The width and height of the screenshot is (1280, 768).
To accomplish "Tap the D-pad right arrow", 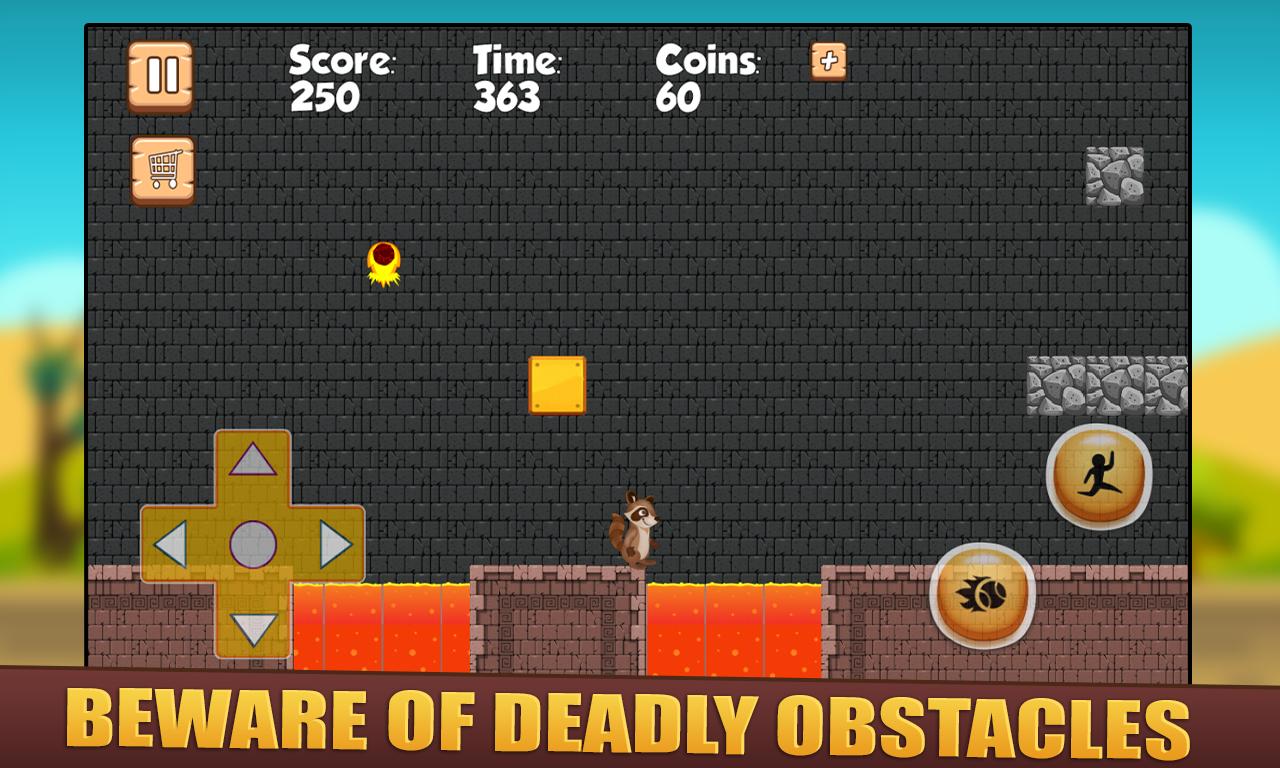I will point(335,545).
